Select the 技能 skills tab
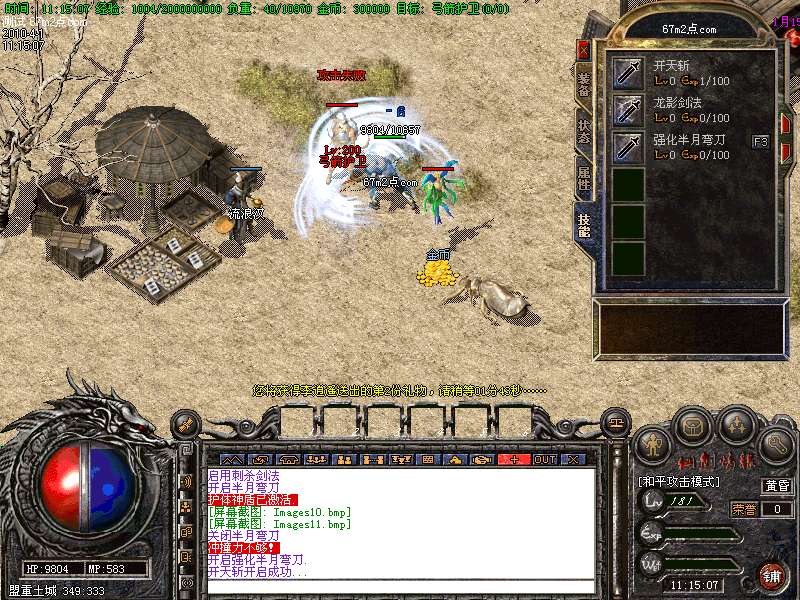The image size is (800, 600). point(585,223)
